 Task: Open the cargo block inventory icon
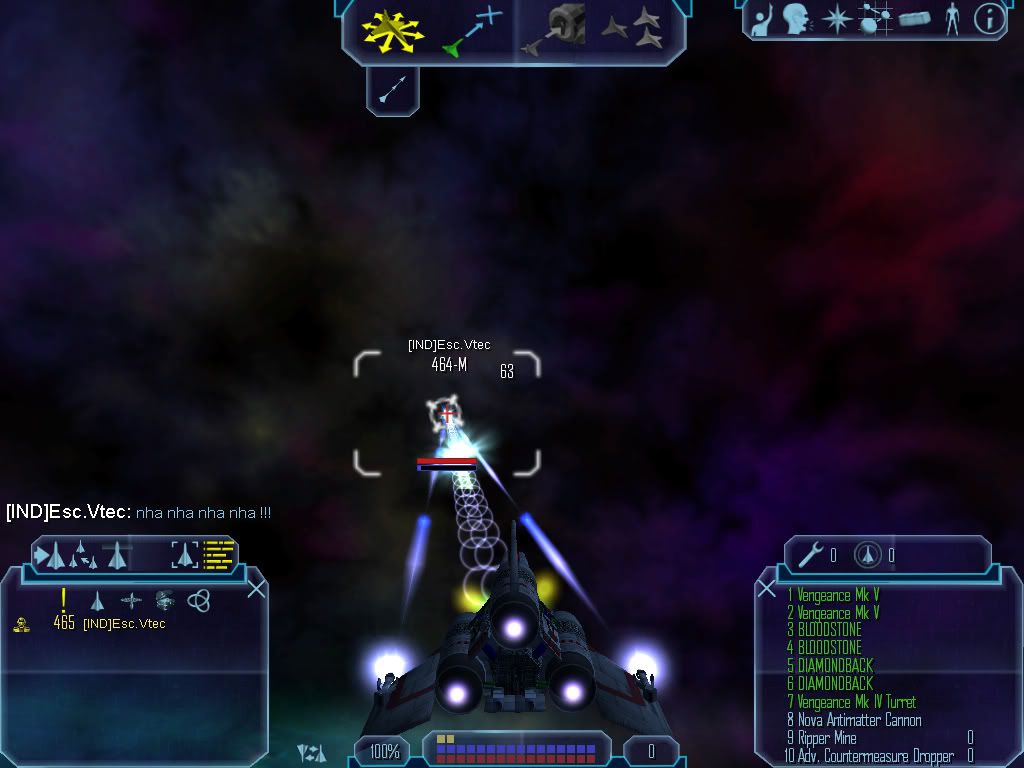pyautogui.click(x=914, y=19)
